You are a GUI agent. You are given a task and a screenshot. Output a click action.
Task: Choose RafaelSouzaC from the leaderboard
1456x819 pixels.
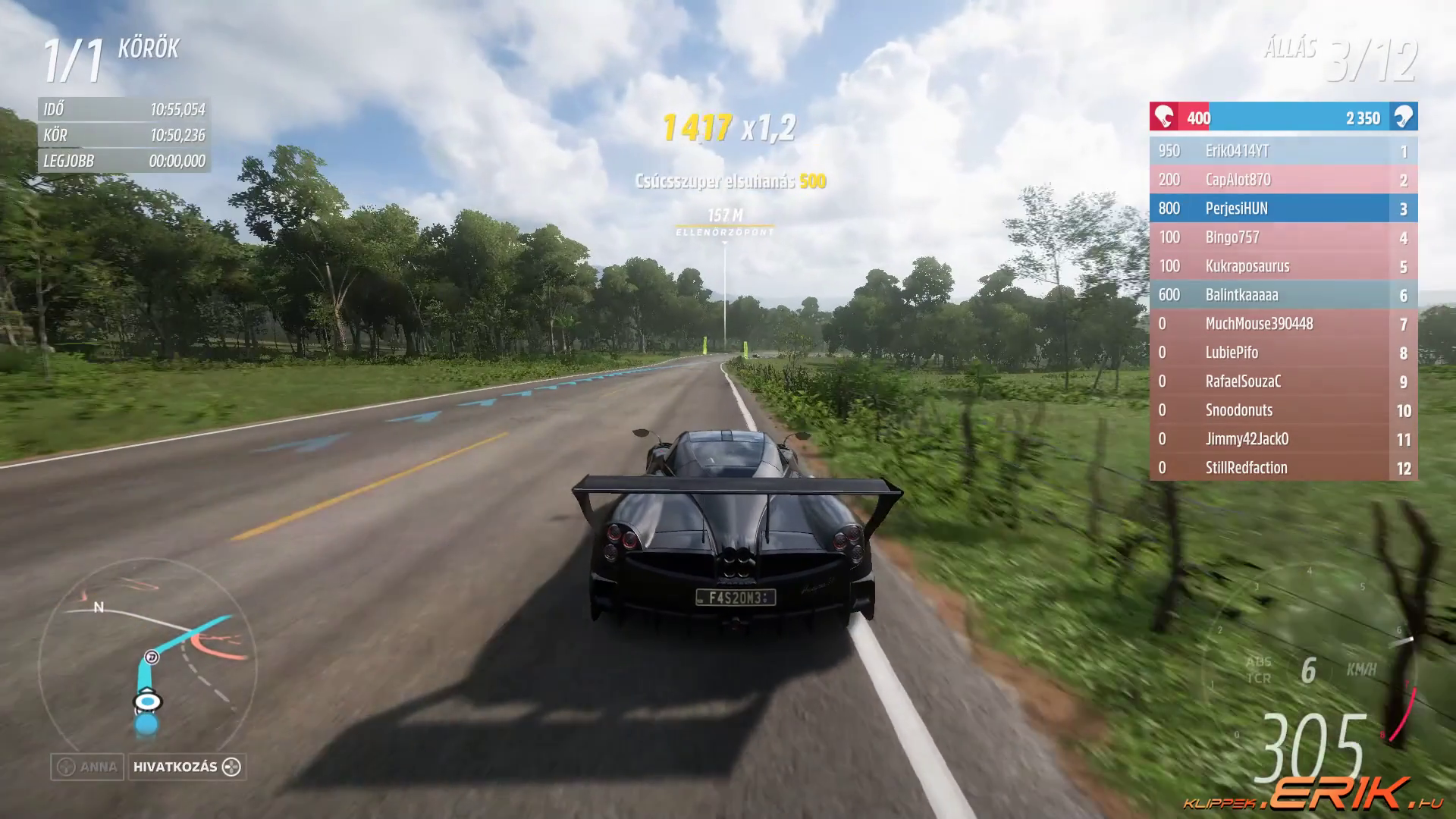point(1283,381)
